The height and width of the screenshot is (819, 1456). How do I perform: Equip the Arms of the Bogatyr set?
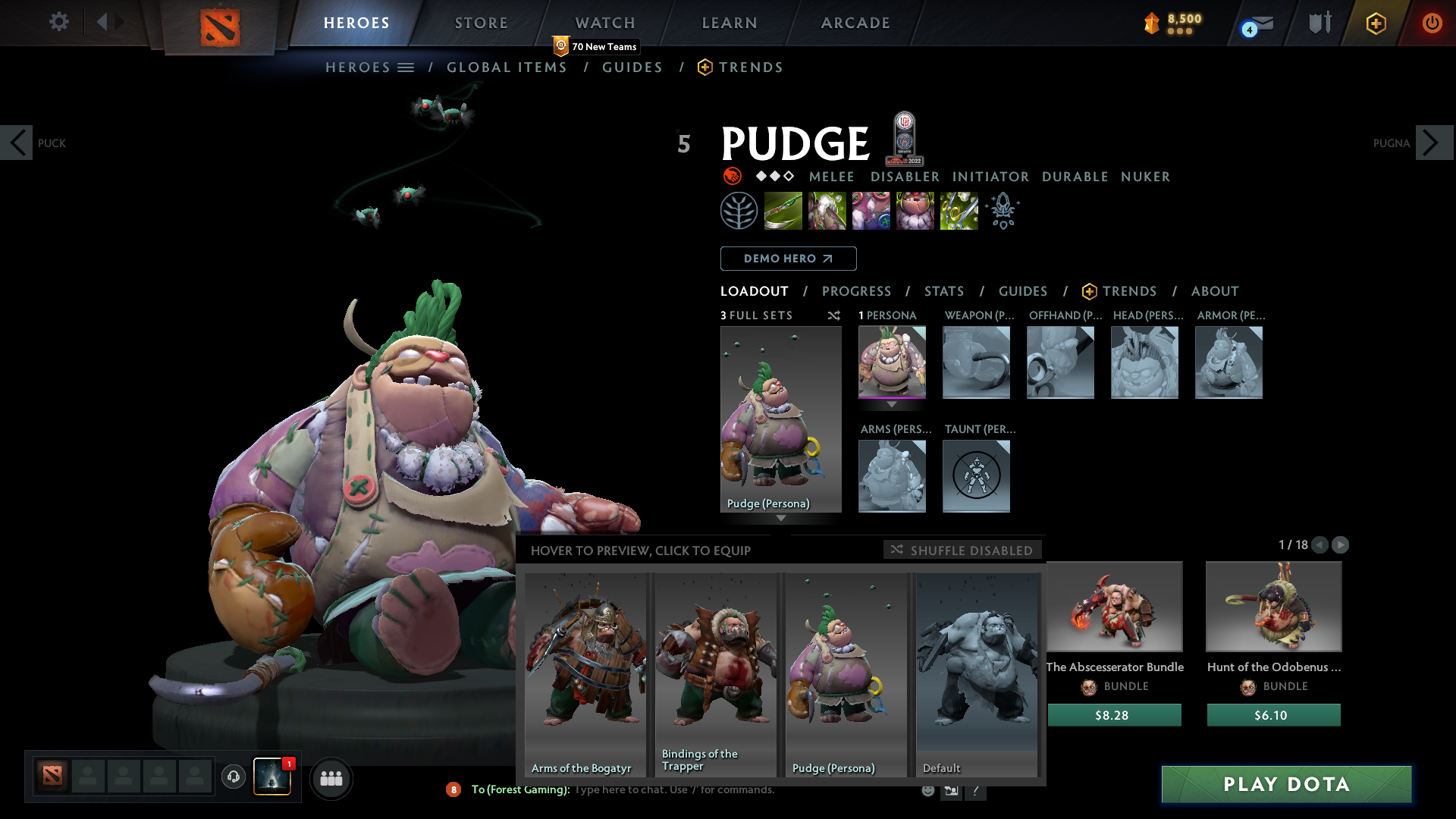point(585,674)
